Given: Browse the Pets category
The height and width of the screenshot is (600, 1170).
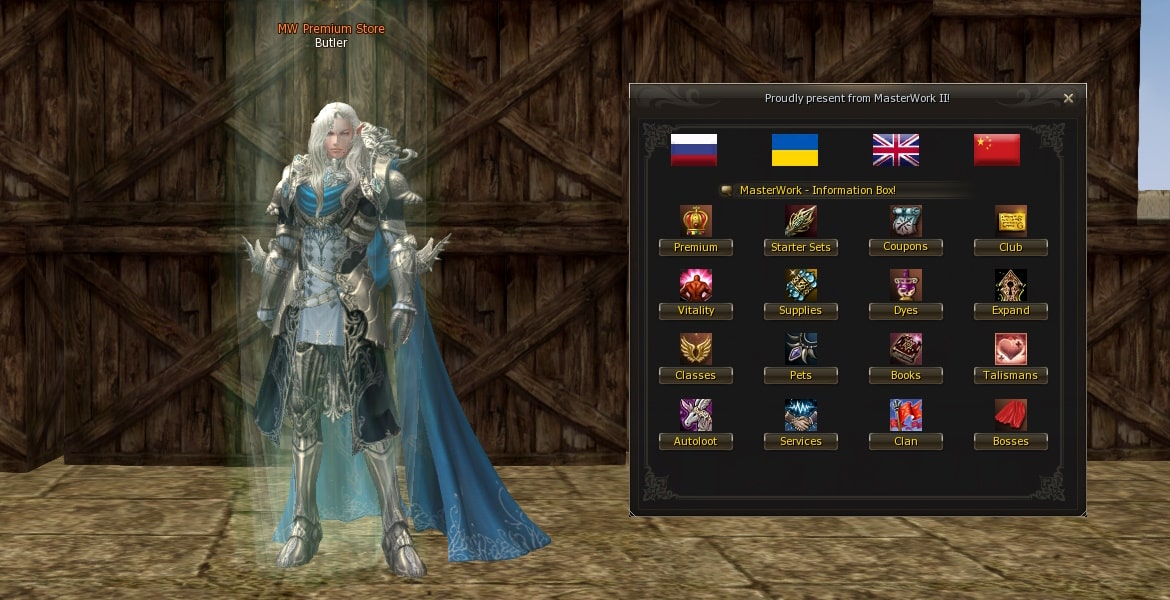Looking at the screenshot, I should pos(801,375).
